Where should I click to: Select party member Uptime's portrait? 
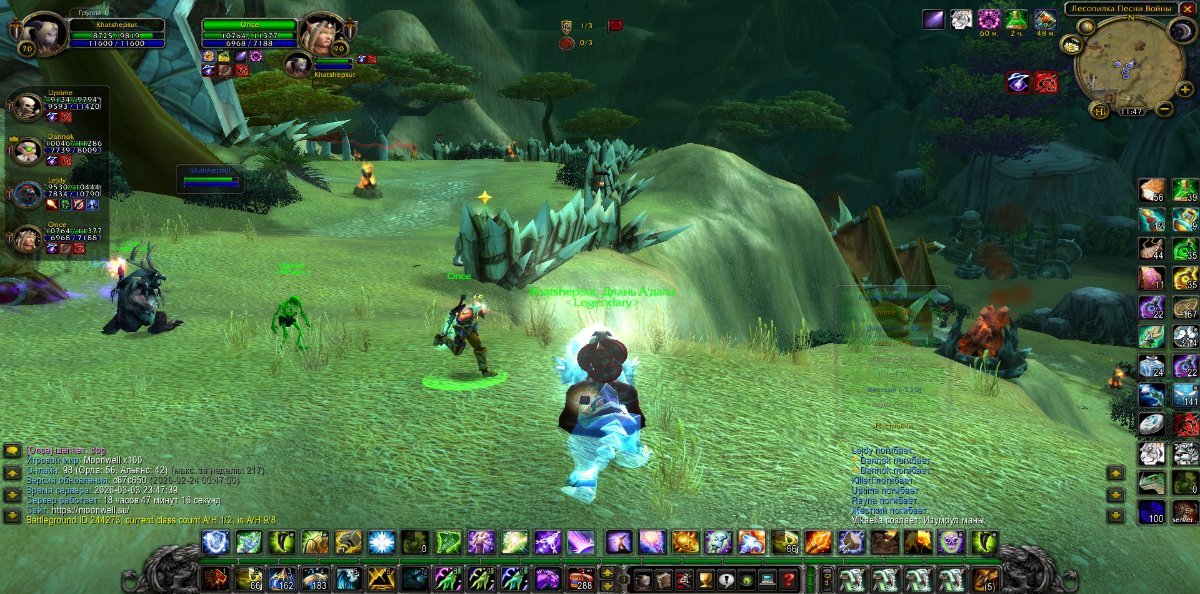click(x=26, y=106)
